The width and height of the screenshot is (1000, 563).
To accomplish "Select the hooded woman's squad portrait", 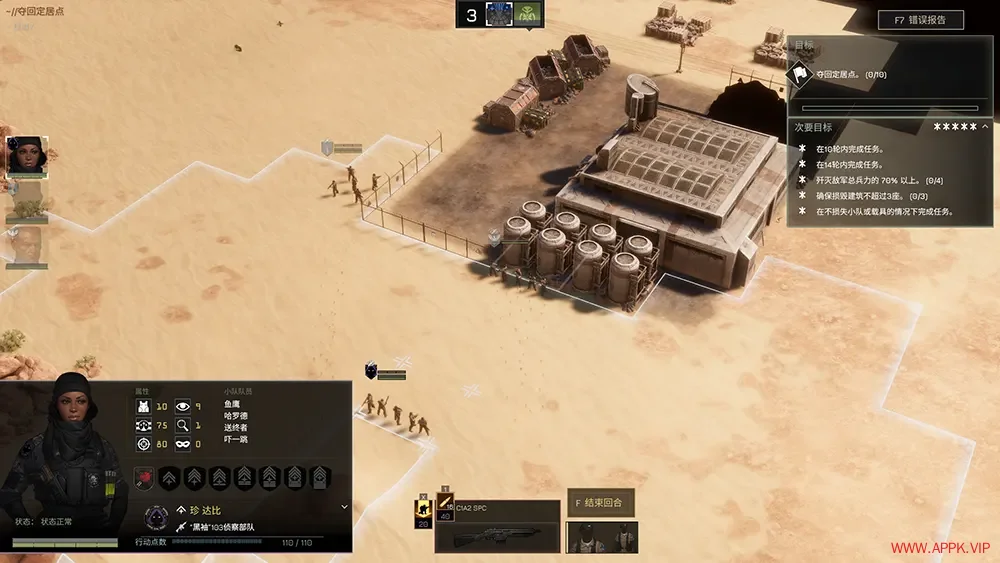I will pyautogui.click(x=27, y=156).
